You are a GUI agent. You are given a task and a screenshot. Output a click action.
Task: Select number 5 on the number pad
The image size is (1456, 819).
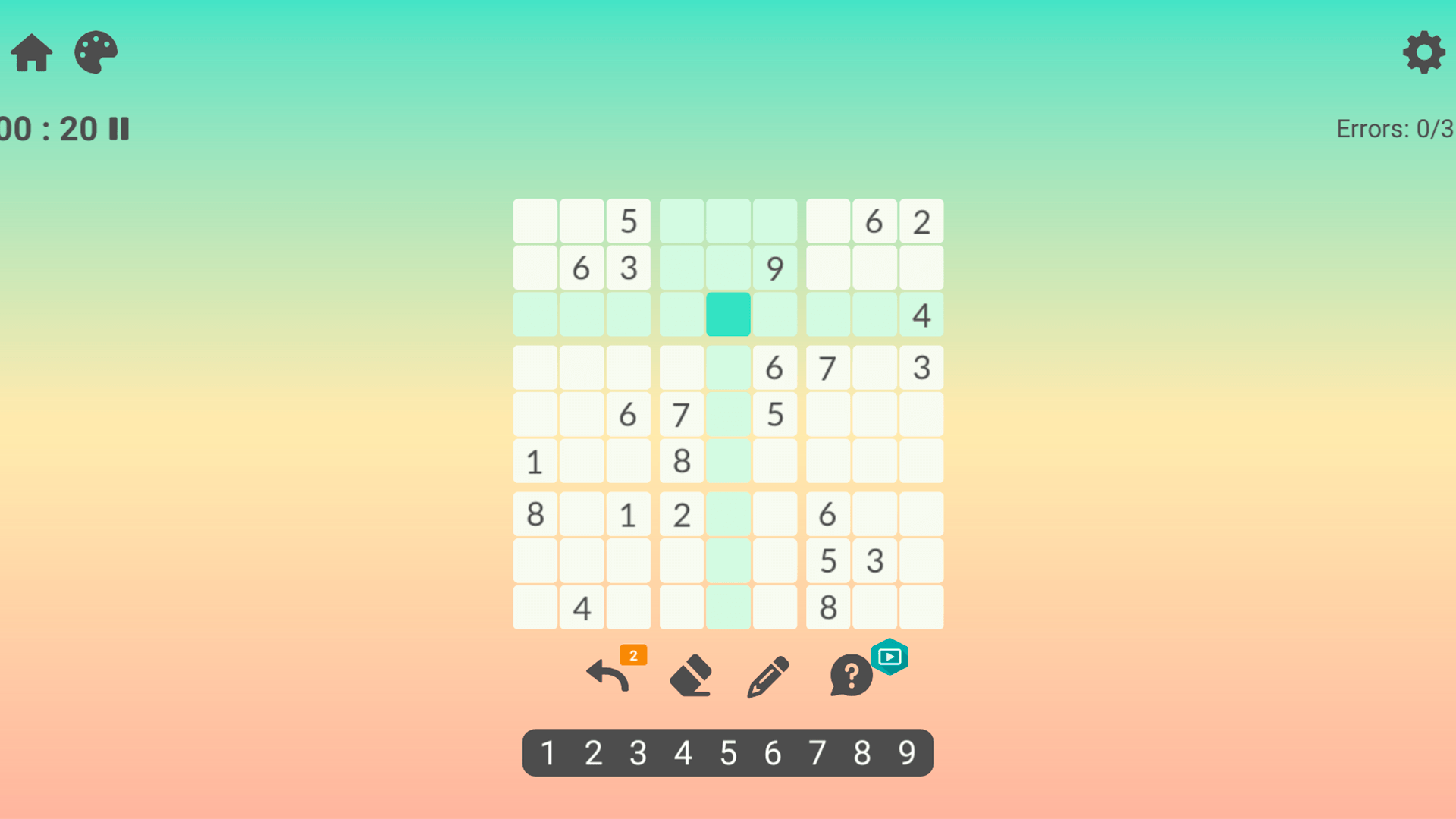click(x=728, y=752)
